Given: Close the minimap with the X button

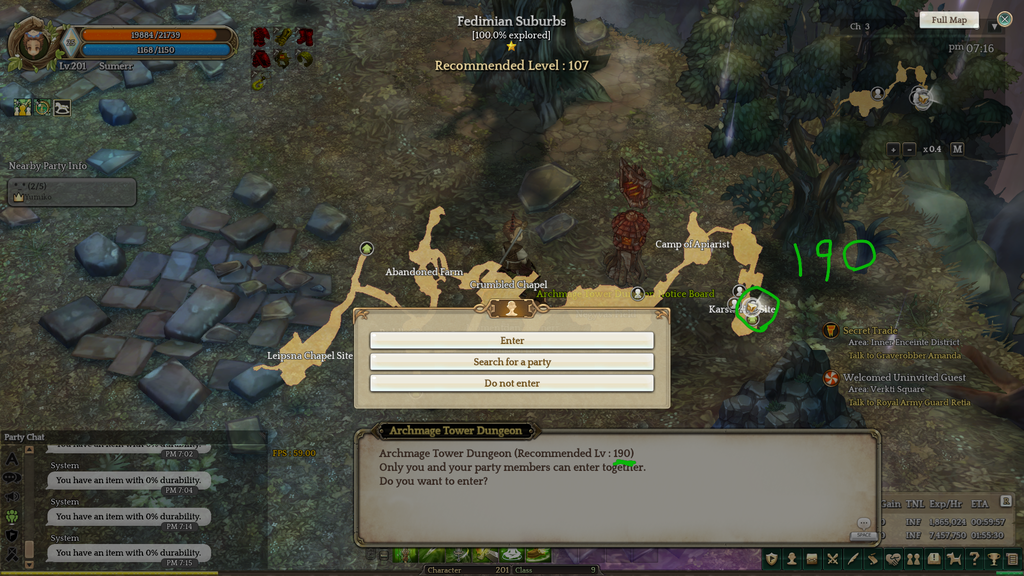Looking at the screenshot, I should click(x=1004, y=19).
